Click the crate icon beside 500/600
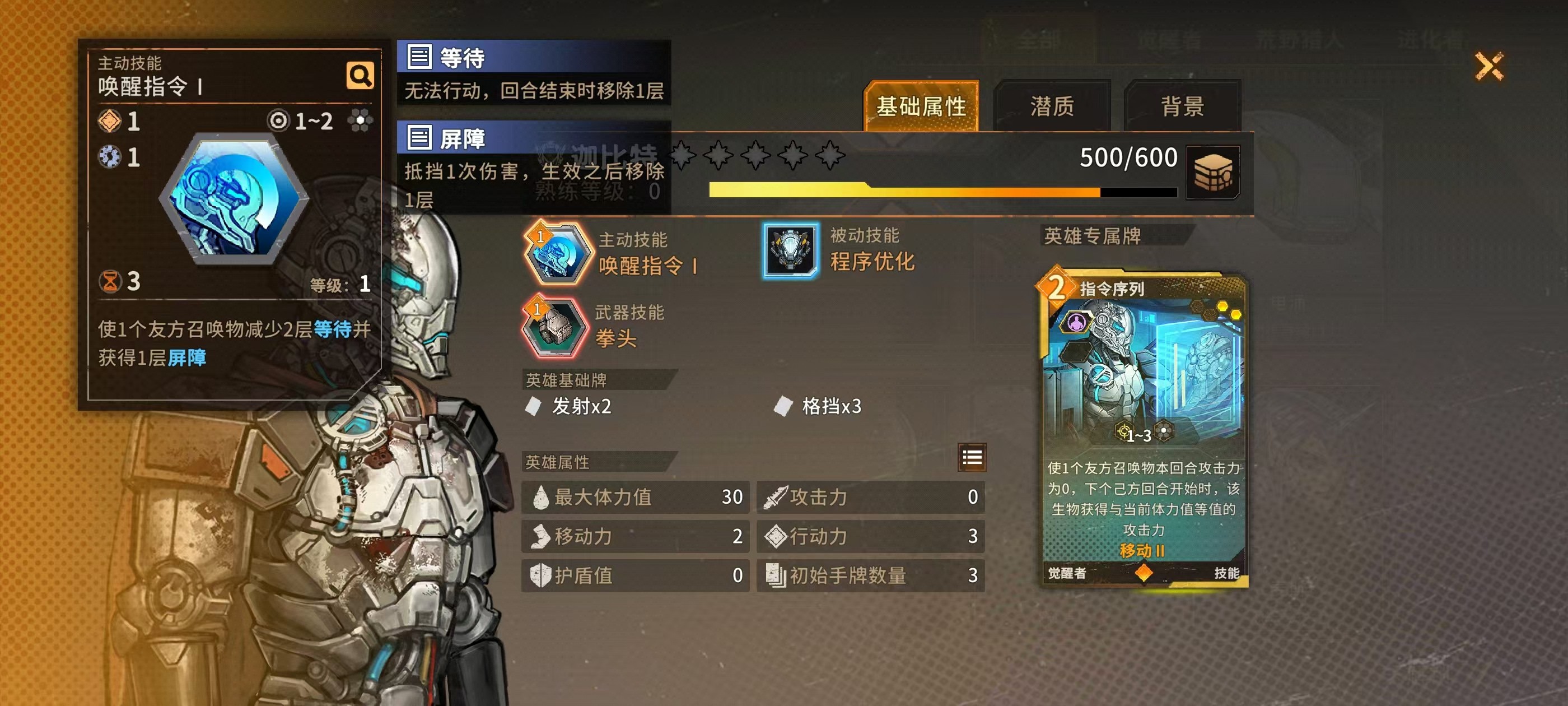This screenshot has width=1568, height=706. coord(1212,173)
